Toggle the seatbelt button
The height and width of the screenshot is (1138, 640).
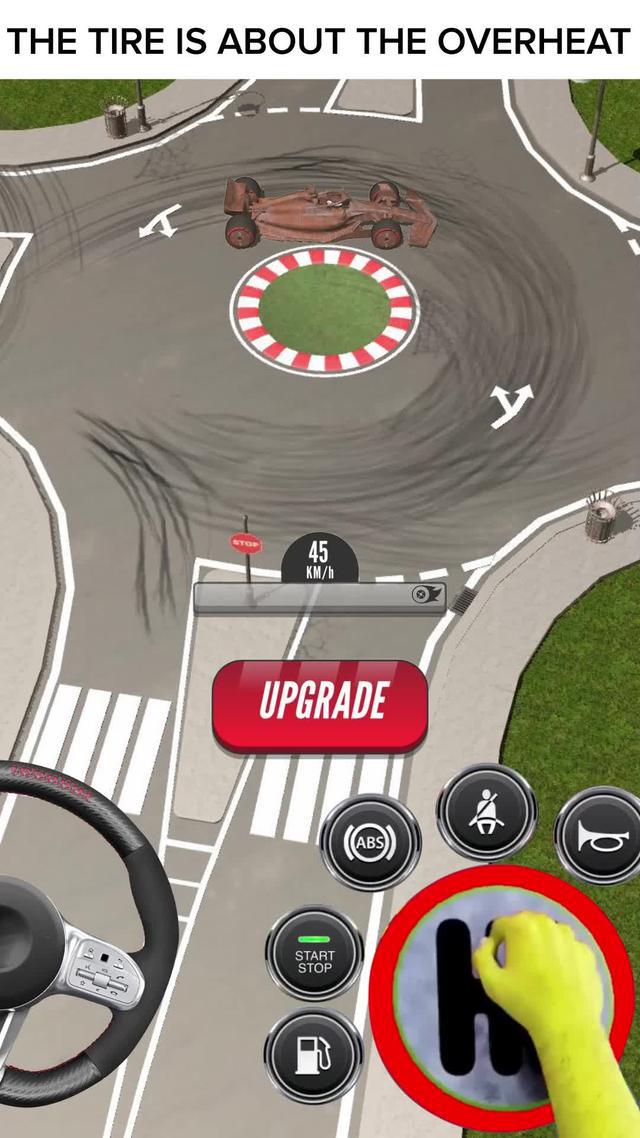pos(486,811)
